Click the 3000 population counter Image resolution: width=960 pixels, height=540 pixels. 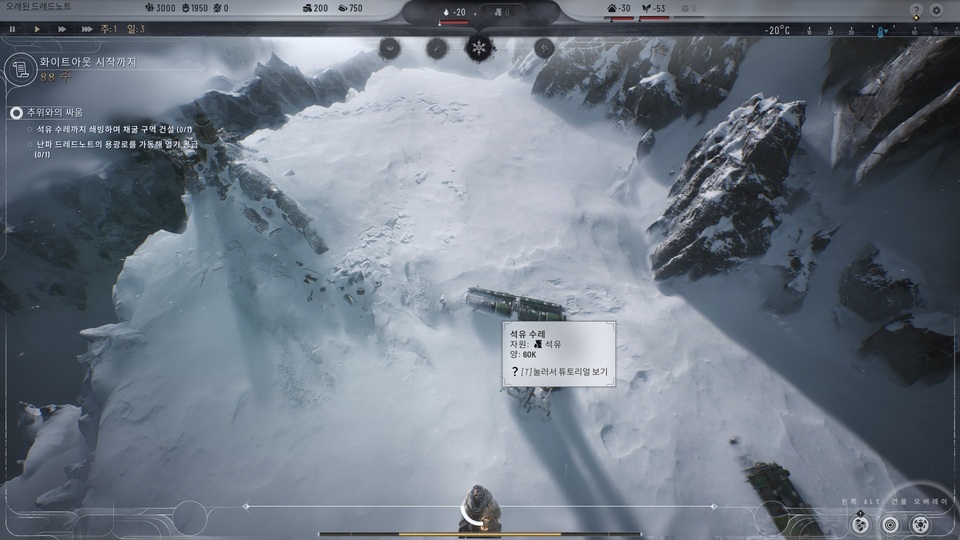tap(160, 9)
